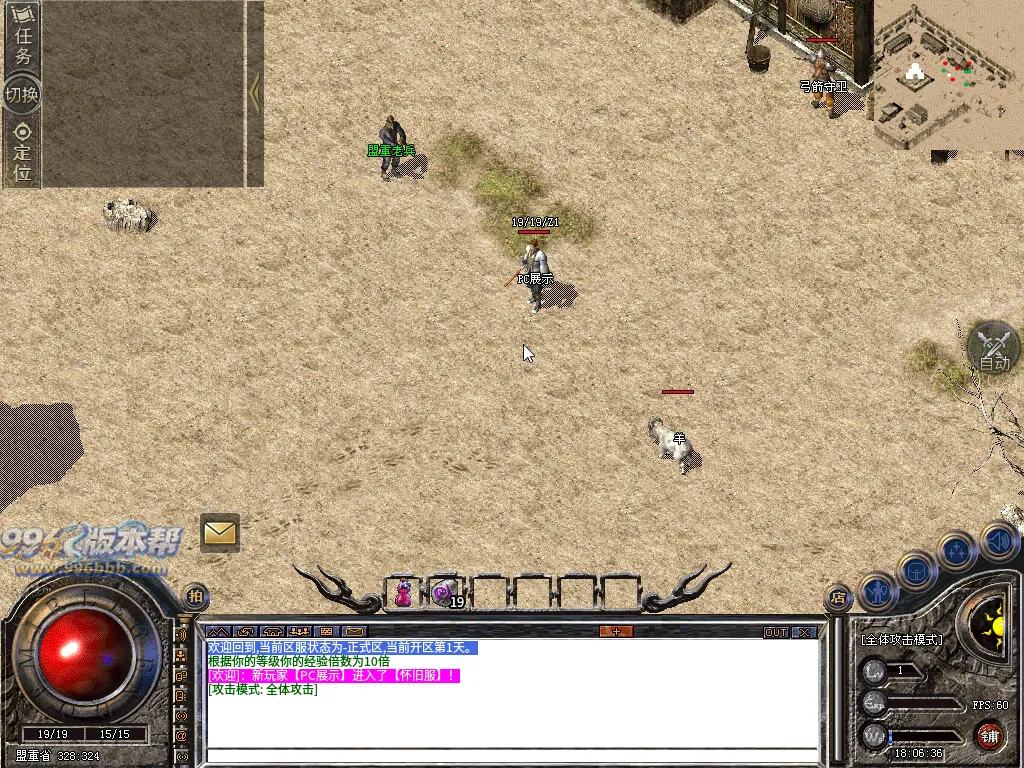Viewport: 1024px width, 768px height.
Task: Open the 店 shop button
Action: pyautogui.click(x=838, y=598)
